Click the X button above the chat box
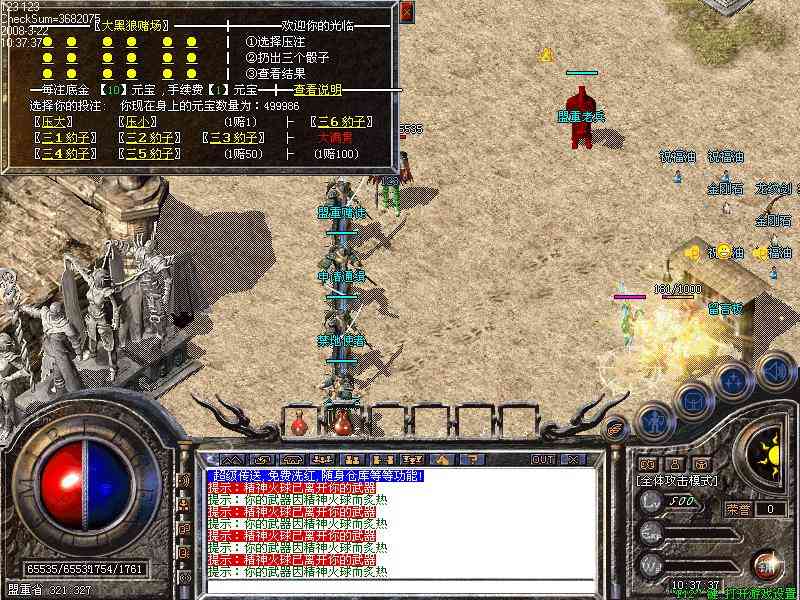The width and height of the screenshot is (800, 600). click(573, 459)
